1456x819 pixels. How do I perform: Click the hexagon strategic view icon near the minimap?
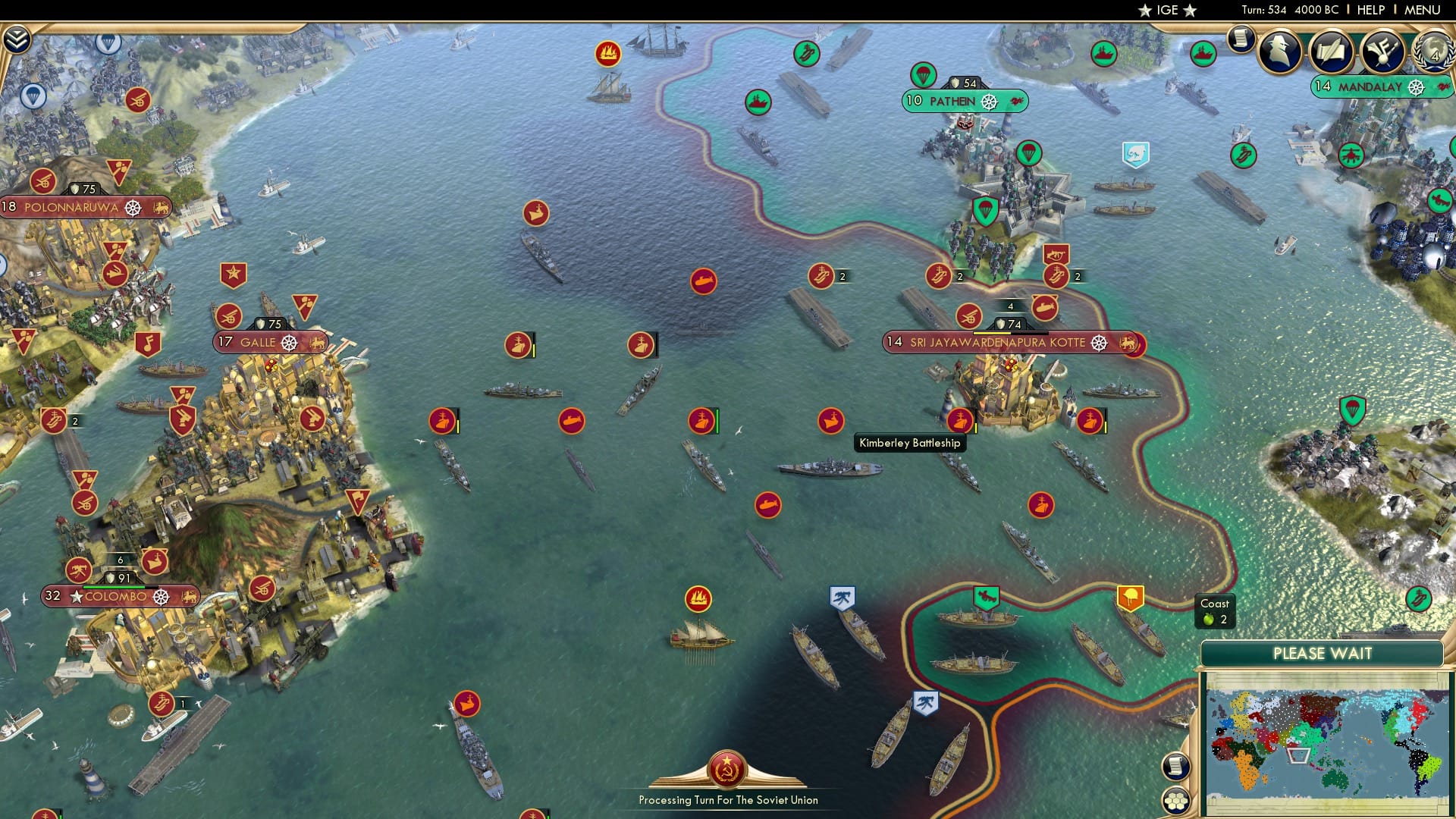click(1176, 802)
